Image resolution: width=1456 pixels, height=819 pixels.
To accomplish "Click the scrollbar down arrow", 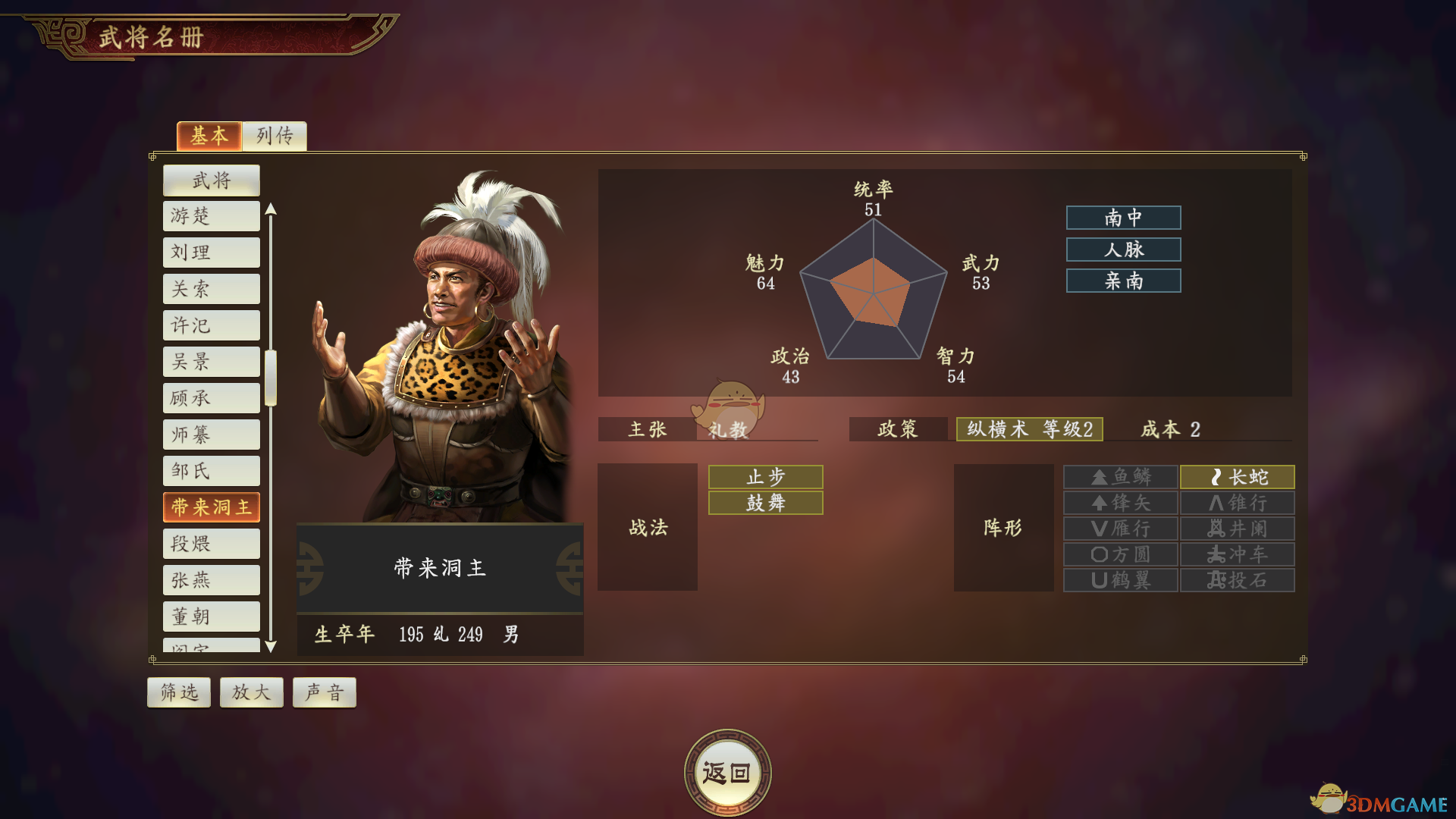I will (x=272, y=646).
